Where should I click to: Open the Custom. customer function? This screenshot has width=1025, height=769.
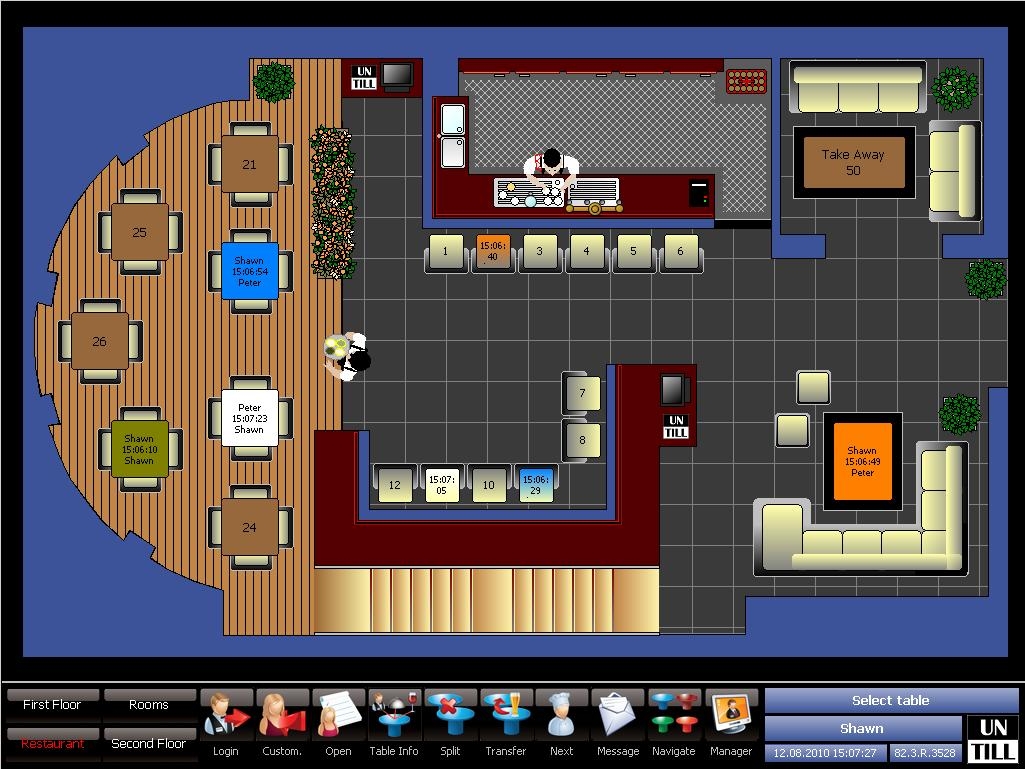tap(282, 724)
